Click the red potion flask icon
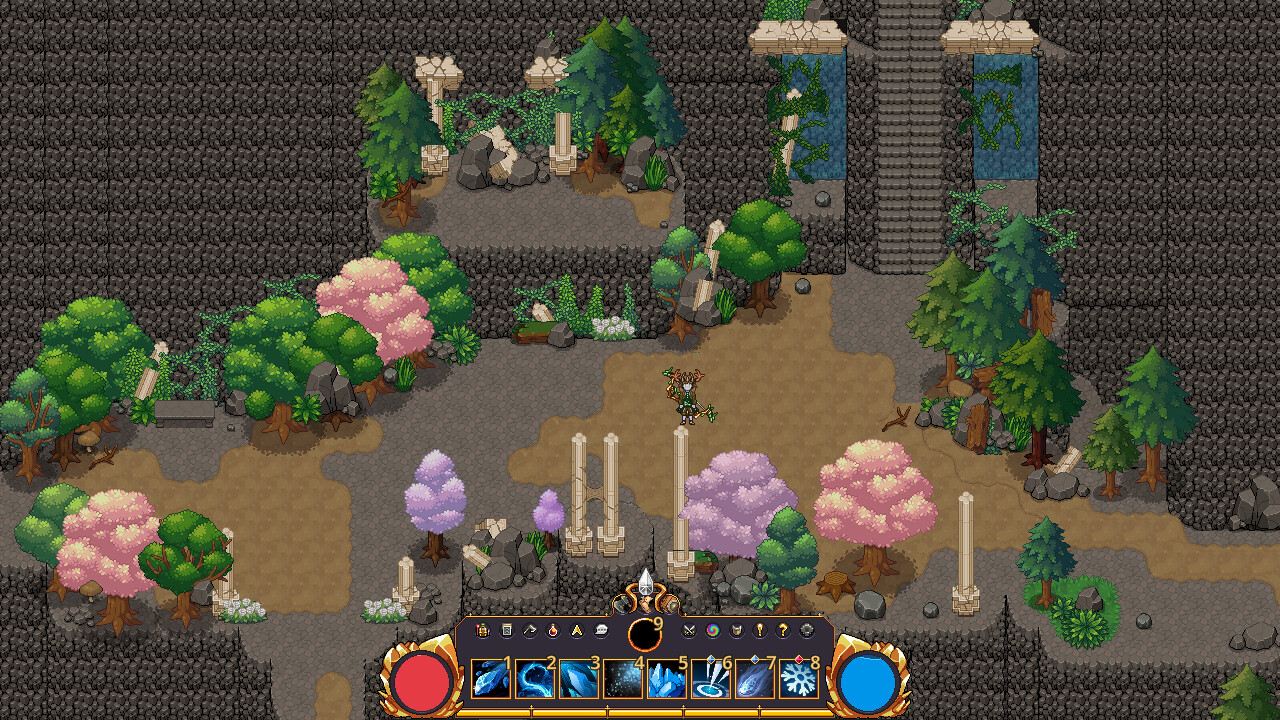 tap(552, 631)
